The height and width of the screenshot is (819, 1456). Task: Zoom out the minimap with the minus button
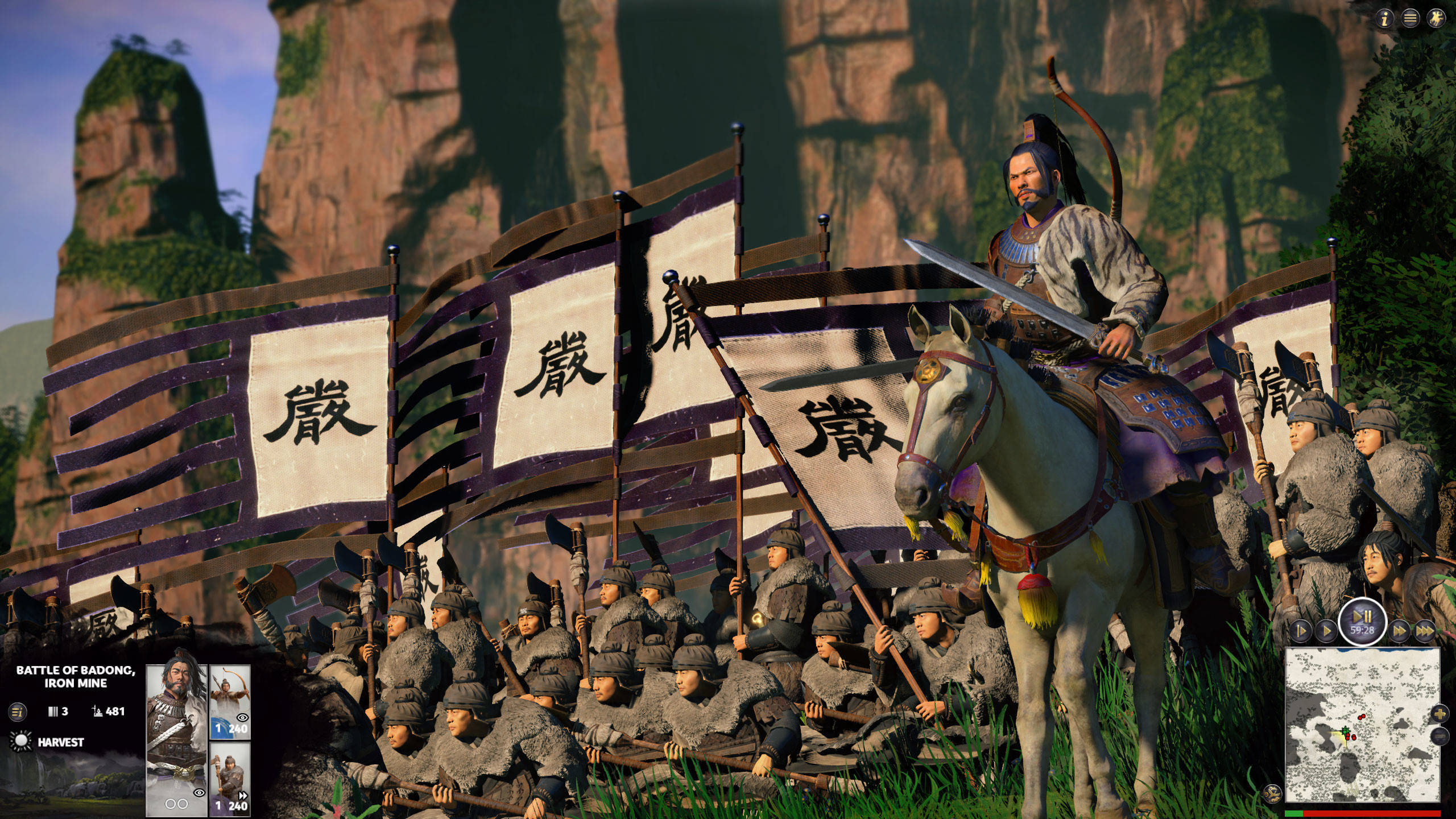[1440, 736]
